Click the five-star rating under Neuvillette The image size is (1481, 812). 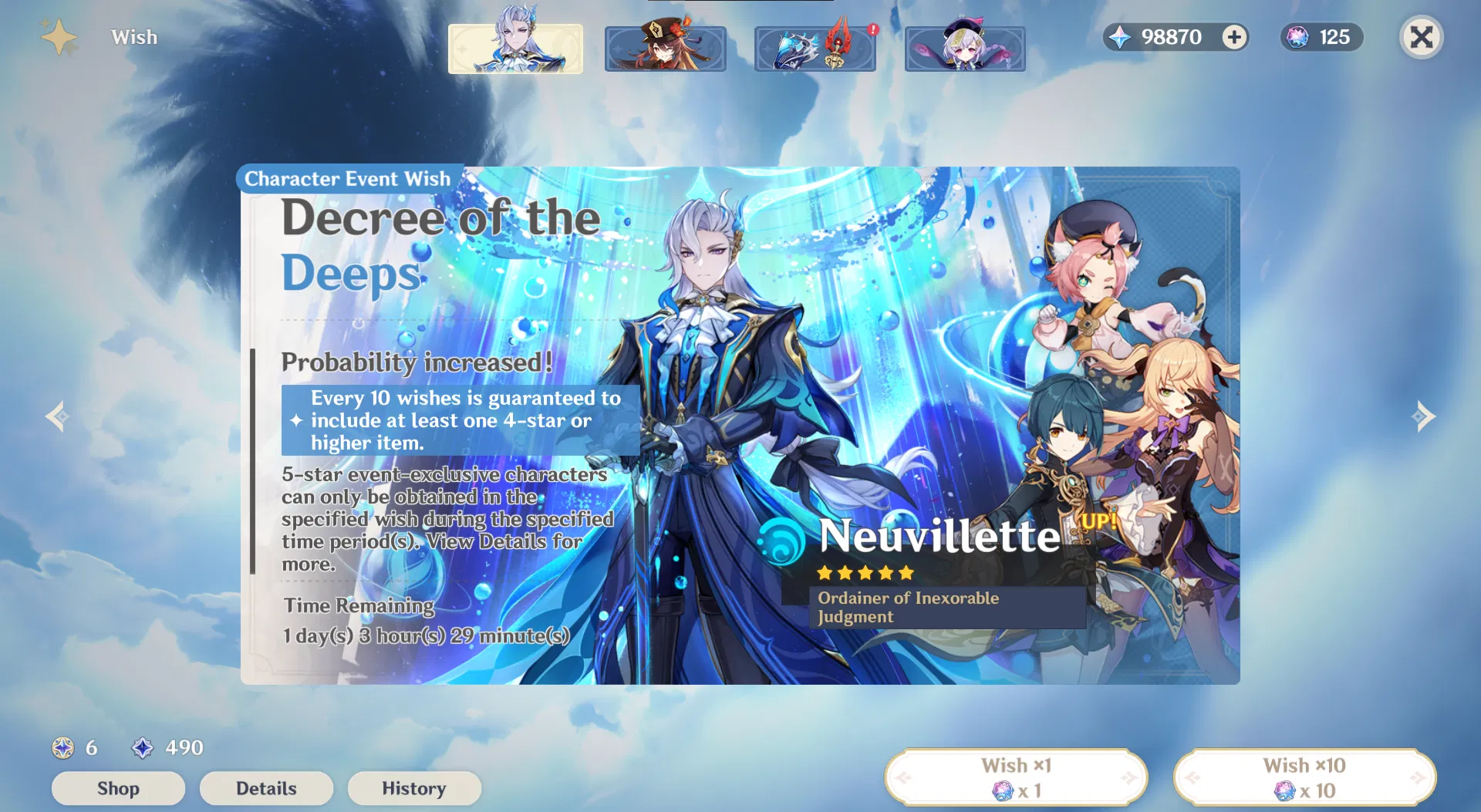coord(865,573)
